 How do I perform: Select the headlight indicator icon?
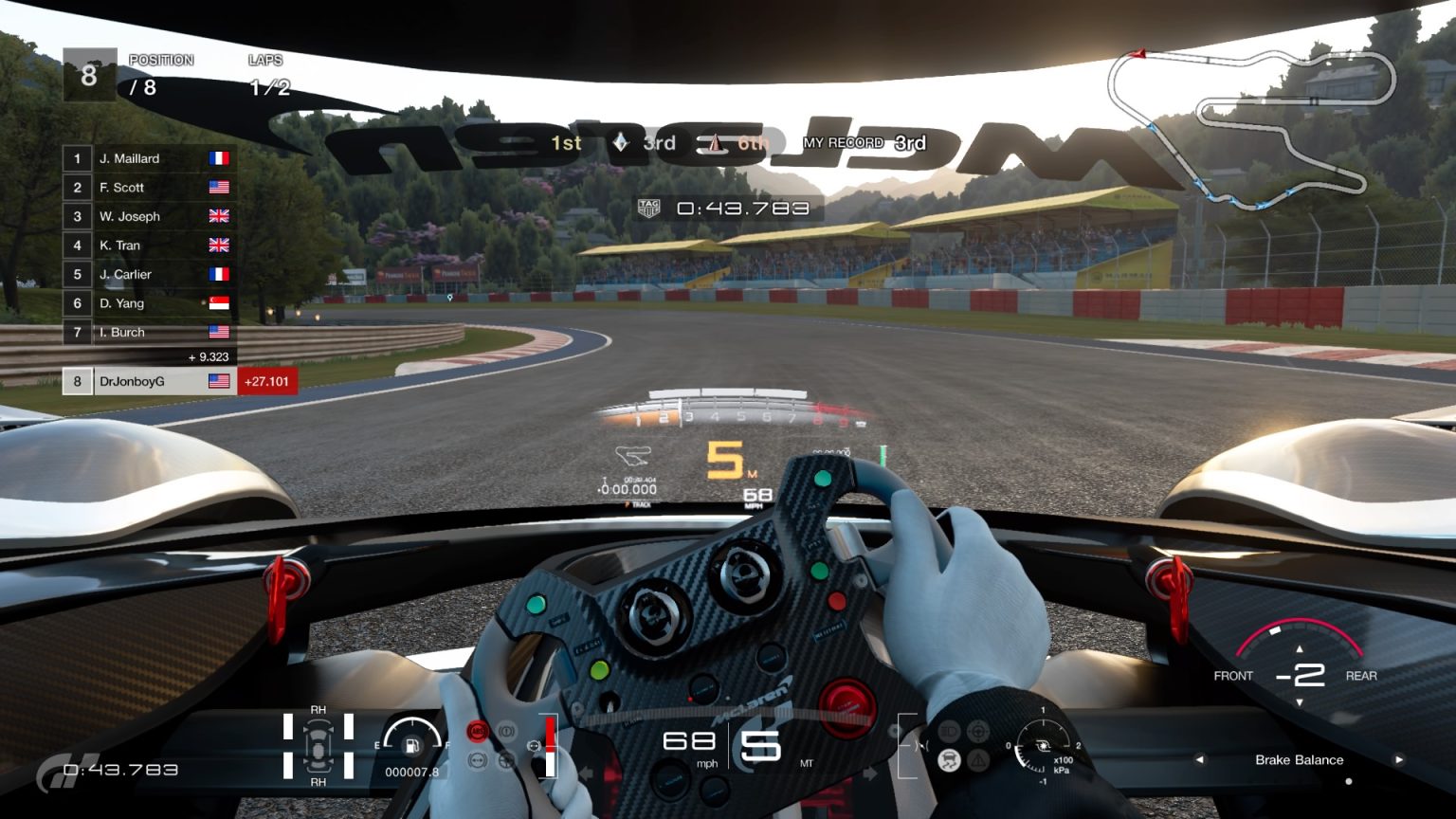[x=949, y=730]
